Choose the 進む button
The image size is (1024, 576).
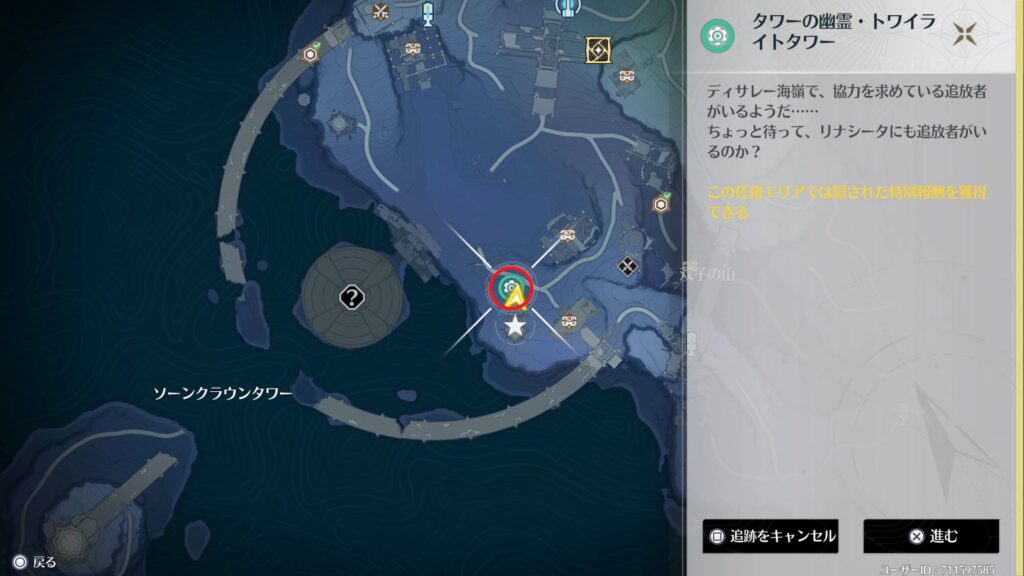pyautogui.click(x=931, y=536)
